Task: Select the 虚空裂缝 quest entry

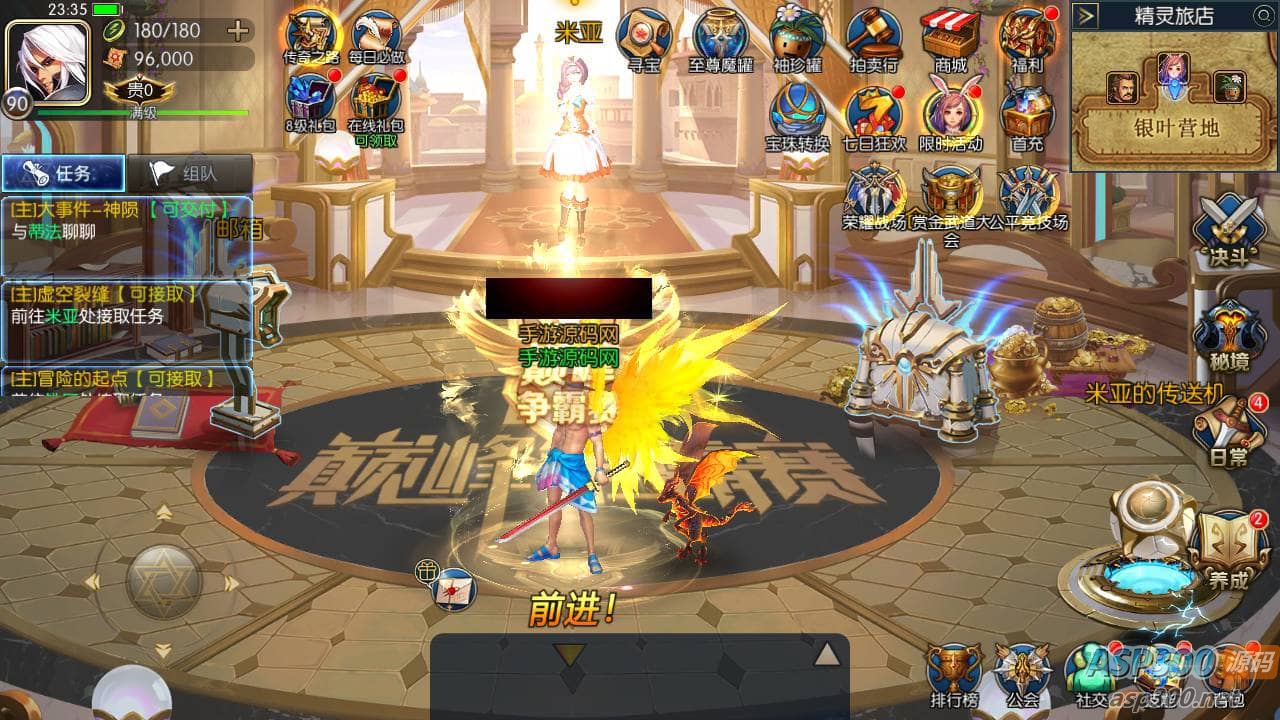Action: coord(125,305)
